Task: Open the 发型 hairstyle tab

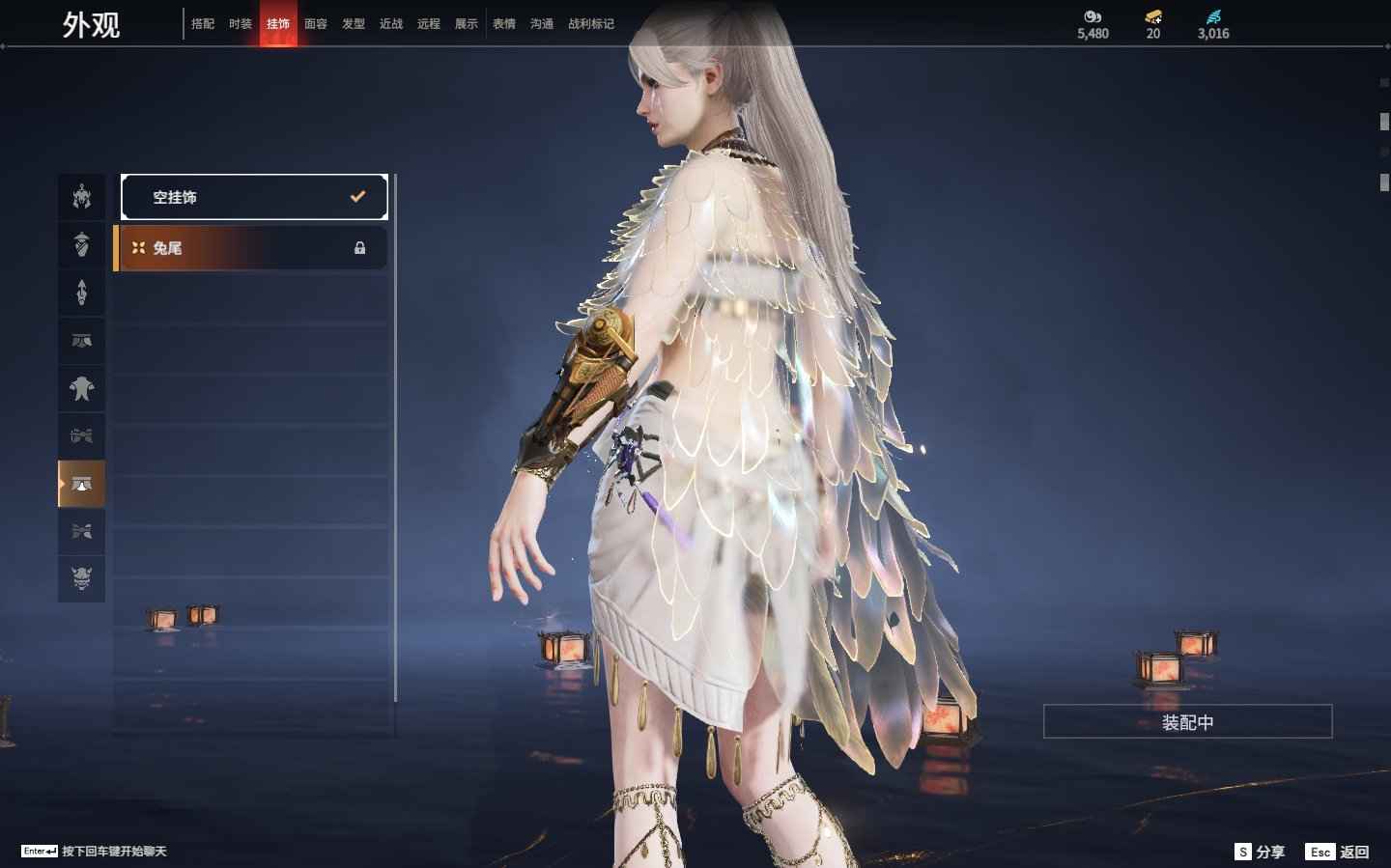Action: click(x=354, y=24)
